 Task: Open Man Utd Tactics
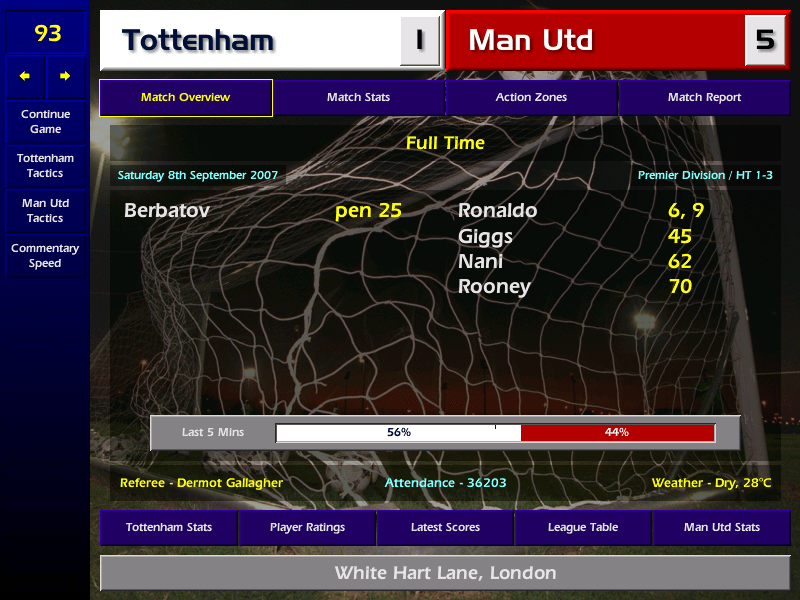tap(45, 211)
